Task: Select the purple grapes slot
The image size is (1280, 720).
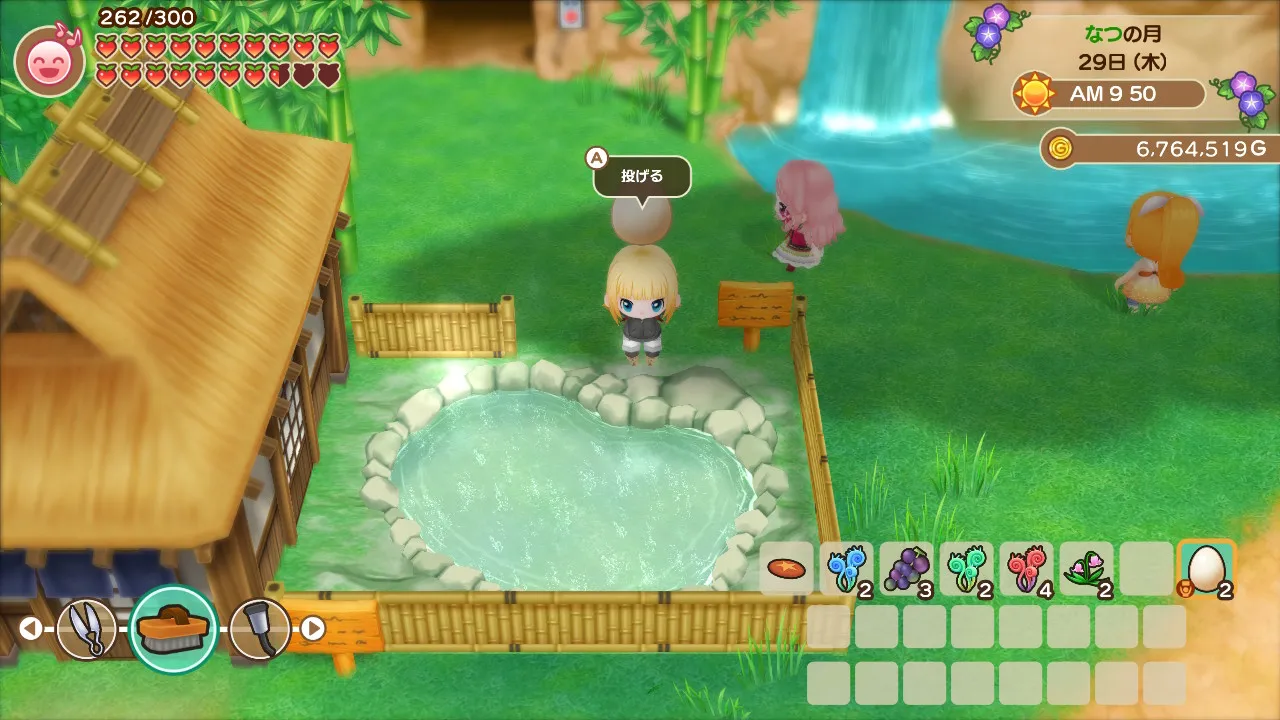Action: pos(906,569)
